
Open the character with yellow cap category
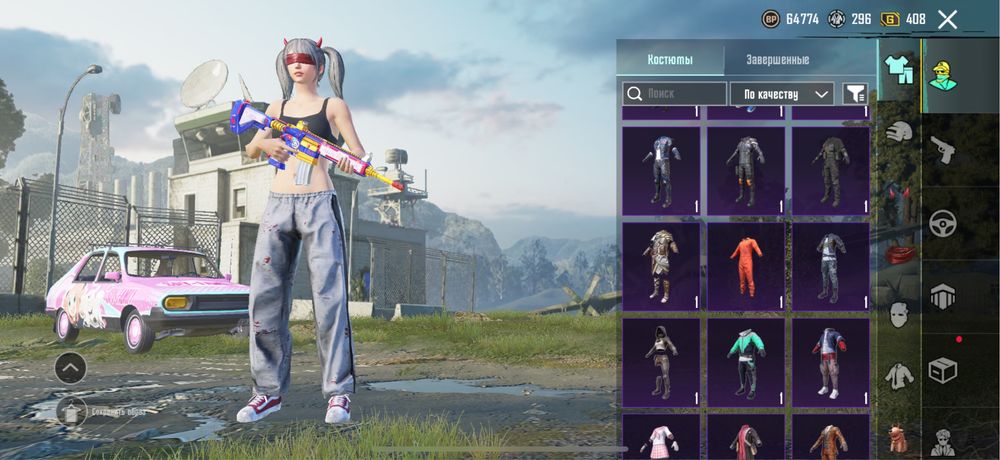click(941, 72)
